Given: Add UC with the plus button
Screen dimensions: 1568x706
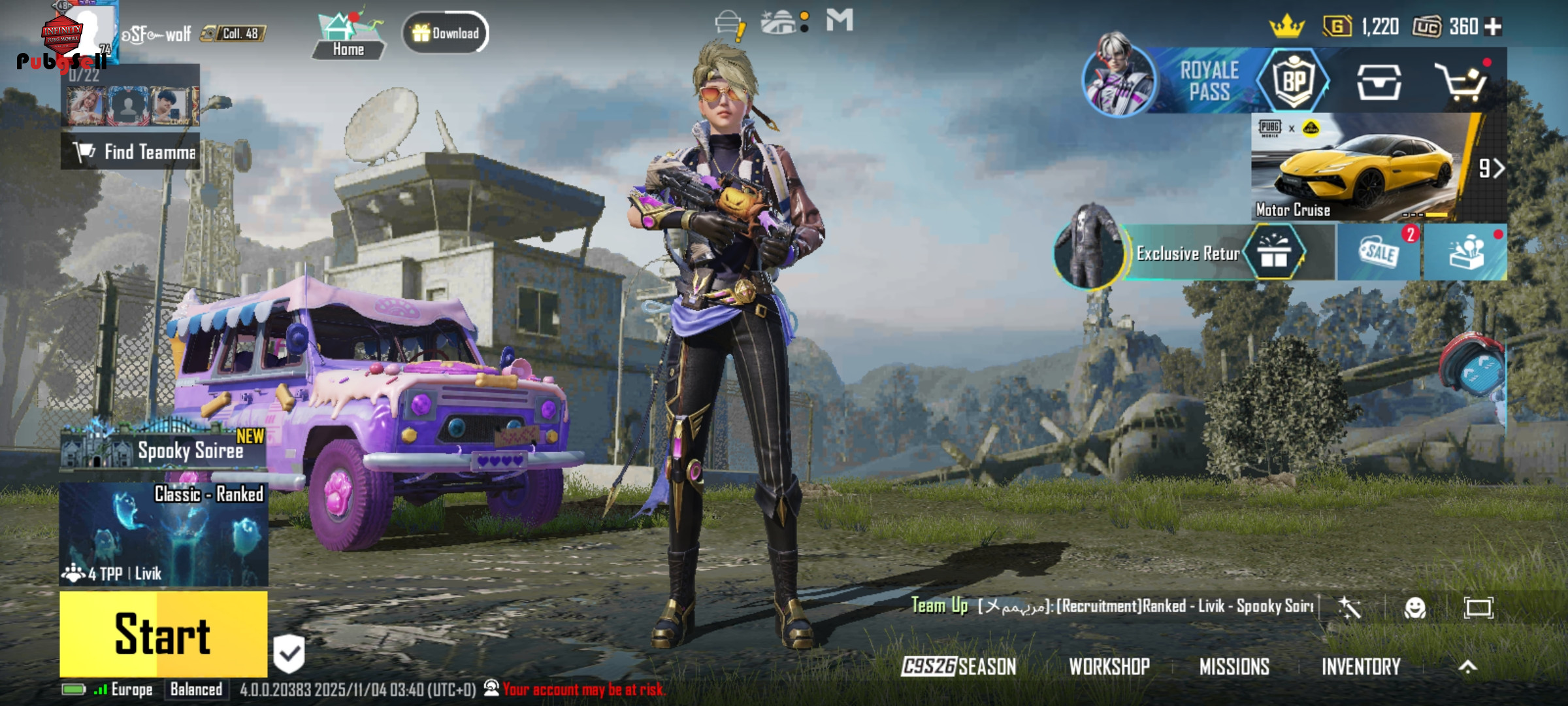Looking at the screenshot, I should [1494, 27].
